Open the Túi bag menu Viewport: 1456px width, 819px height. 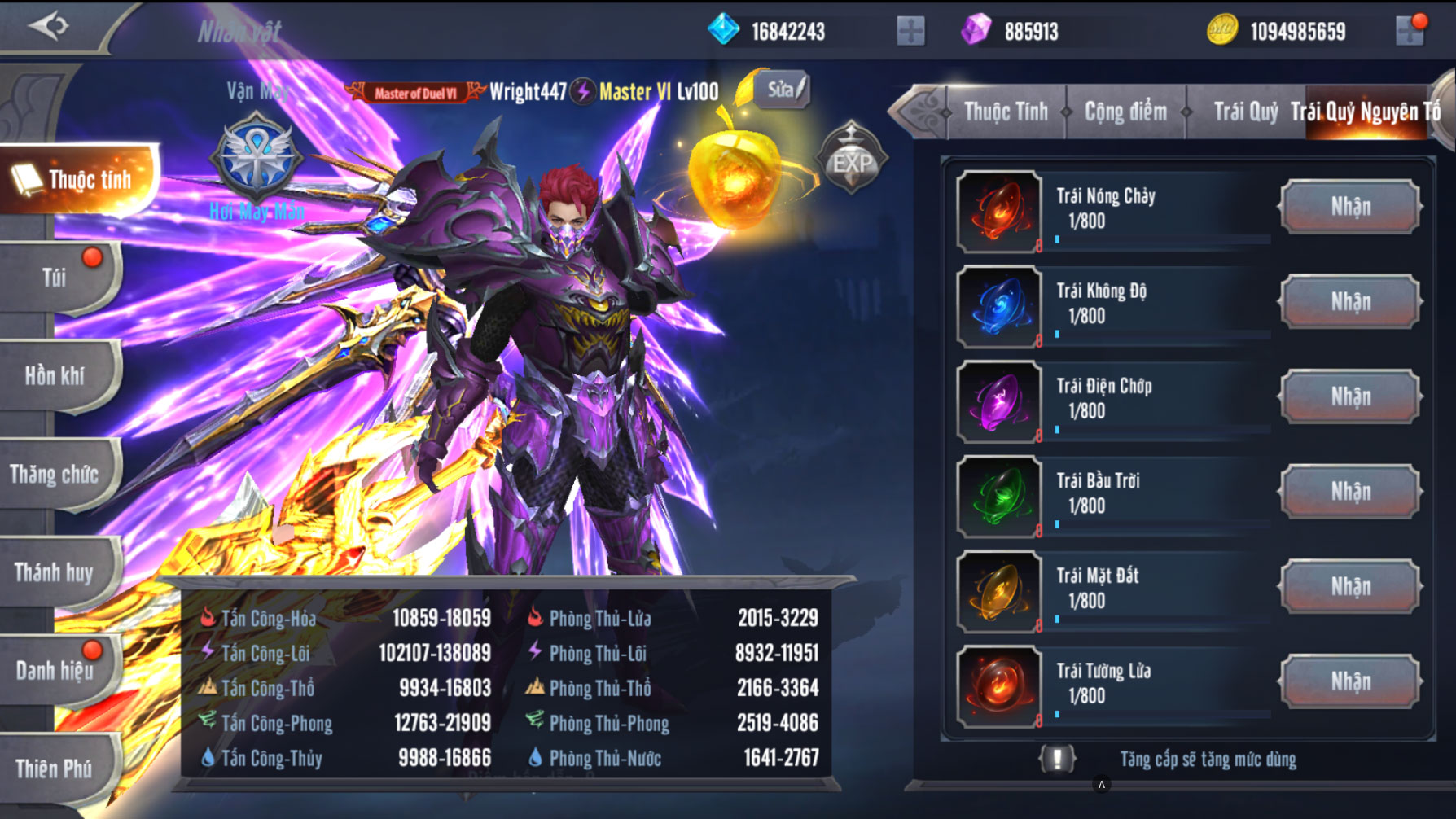(55, 278)
